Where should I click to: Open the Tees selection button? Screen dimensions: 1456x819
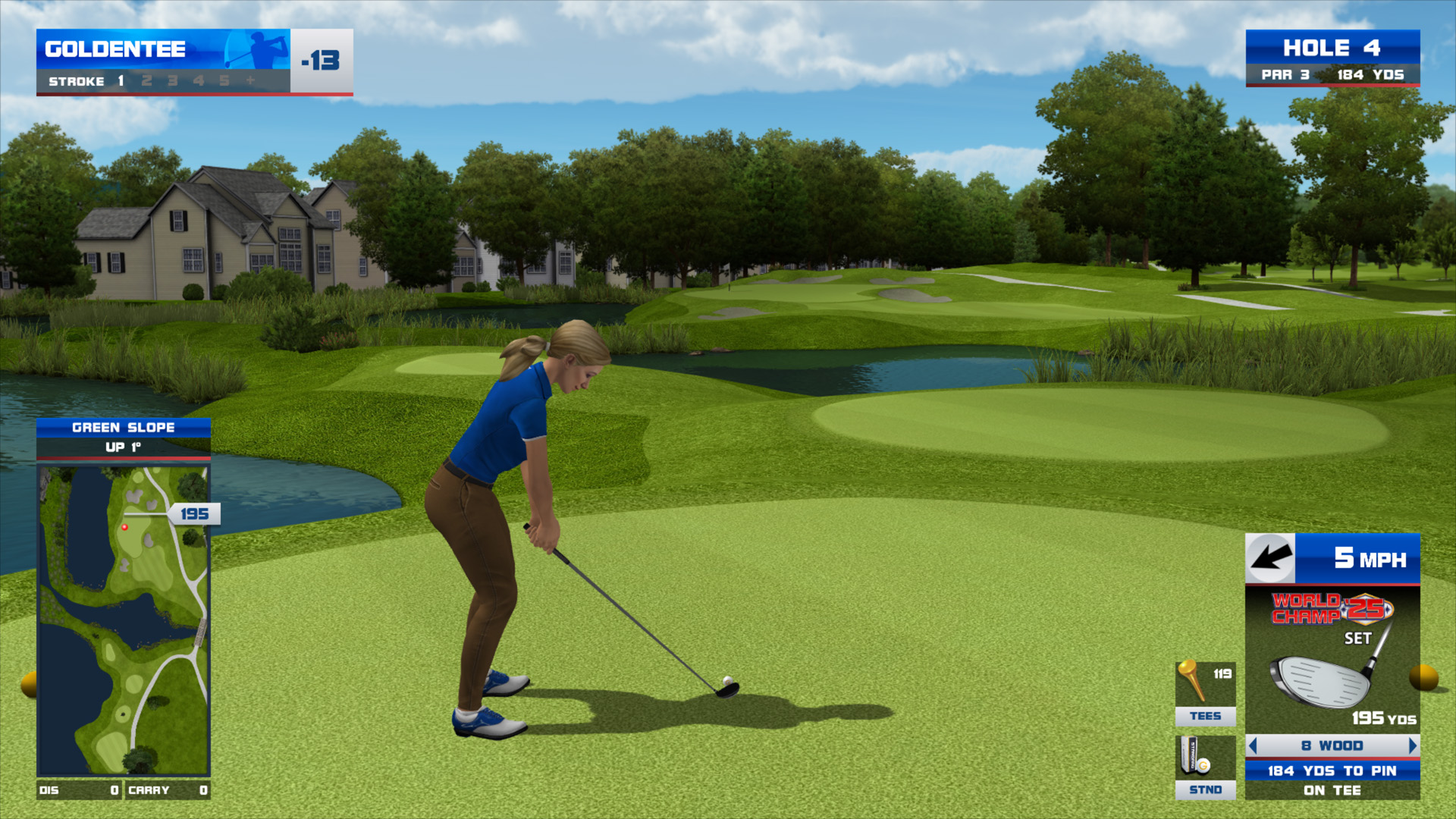click(x=1205, y=693)
